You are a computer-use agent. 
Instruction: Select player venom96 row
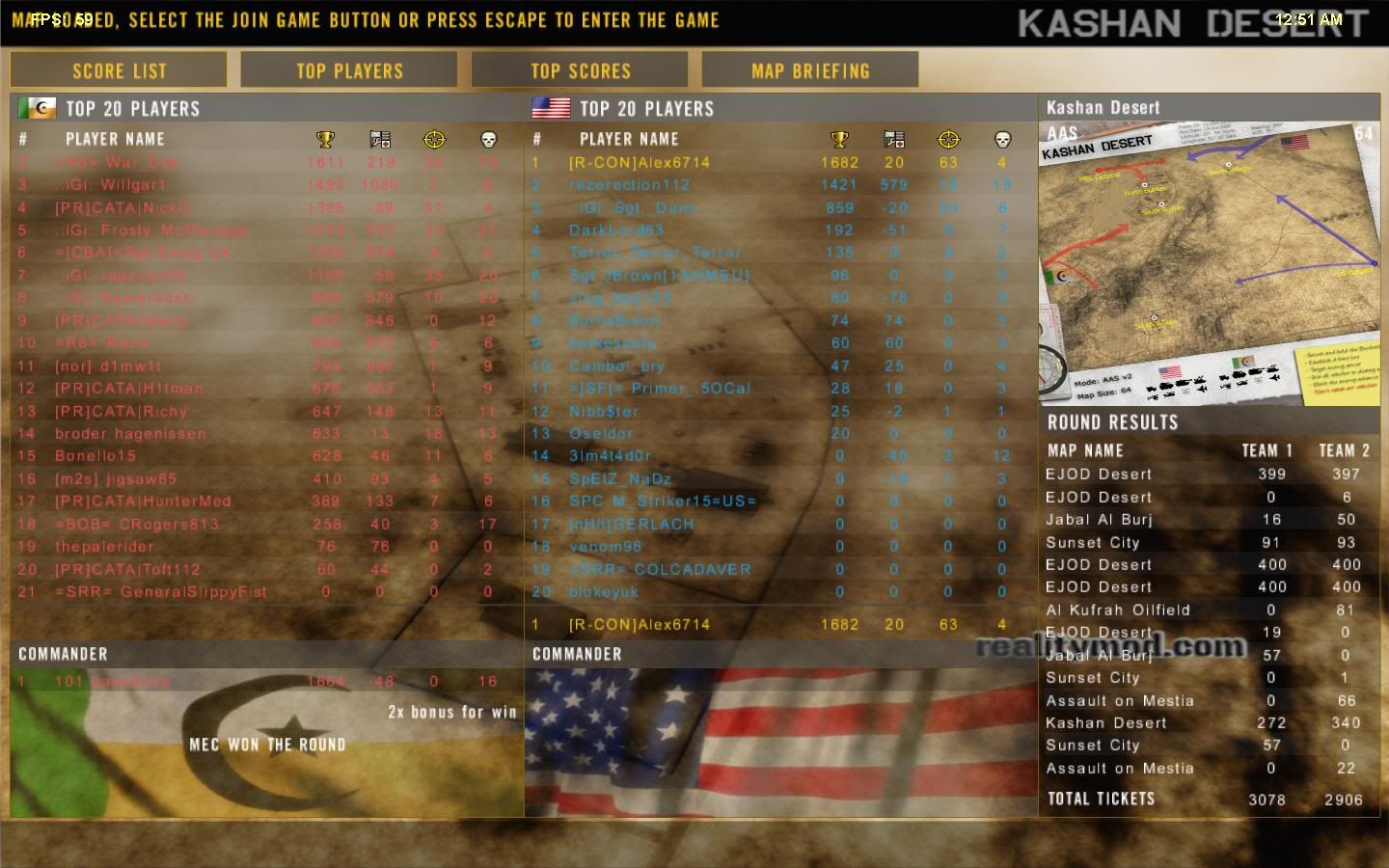coord(605,547)
